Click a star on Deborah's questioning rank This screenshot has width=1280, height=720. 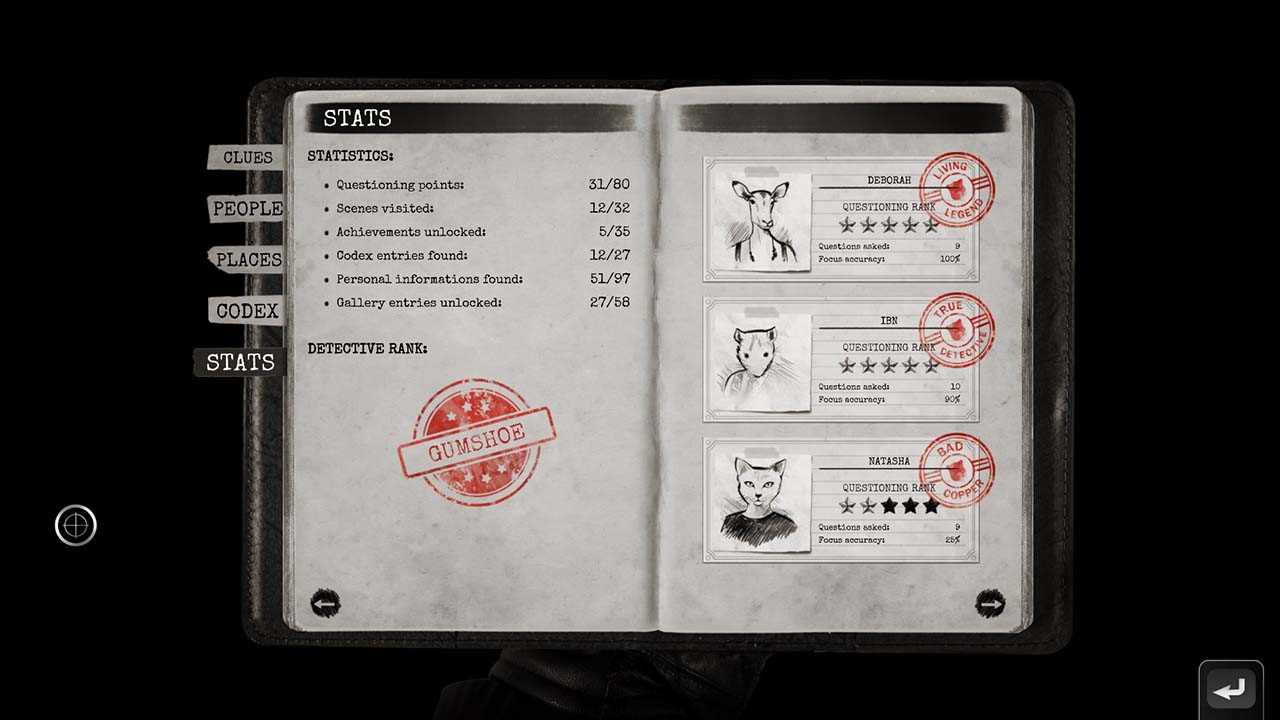[x=888, y=225]
